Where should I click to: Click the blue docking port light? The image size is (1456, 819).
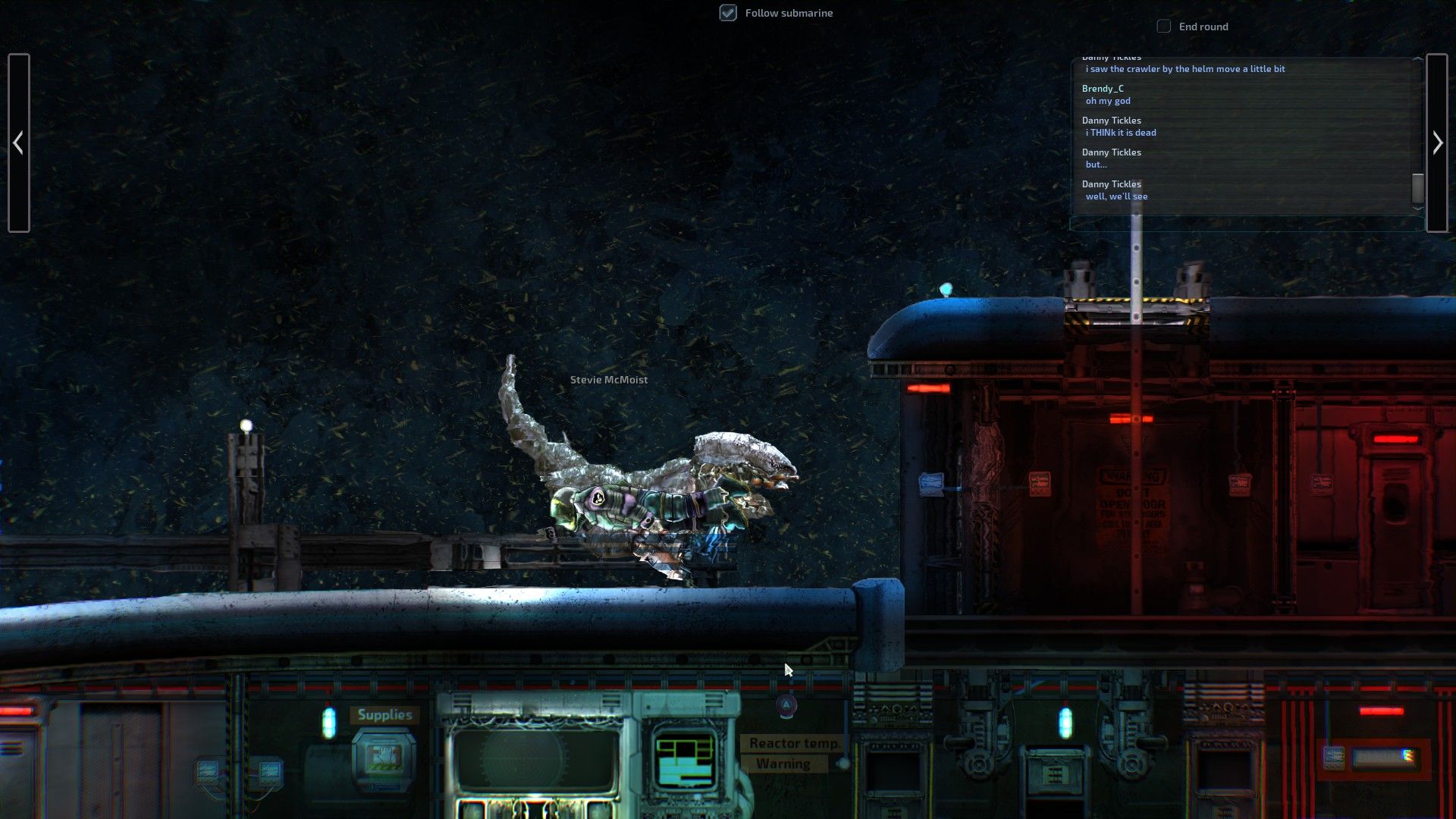[945, 289]
